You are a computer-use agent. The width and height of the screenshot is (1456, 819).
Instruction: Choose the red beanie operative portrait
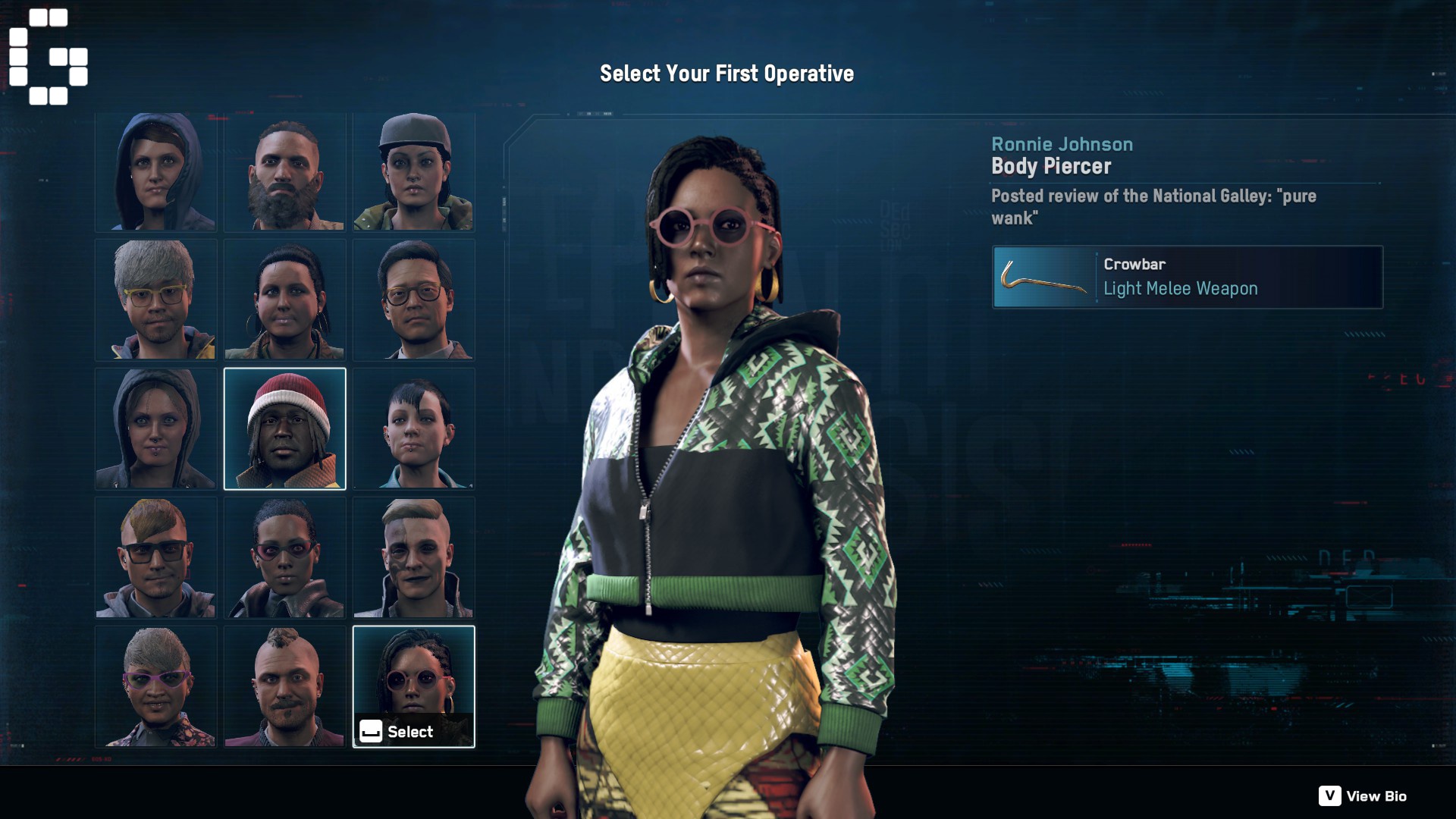284,429
